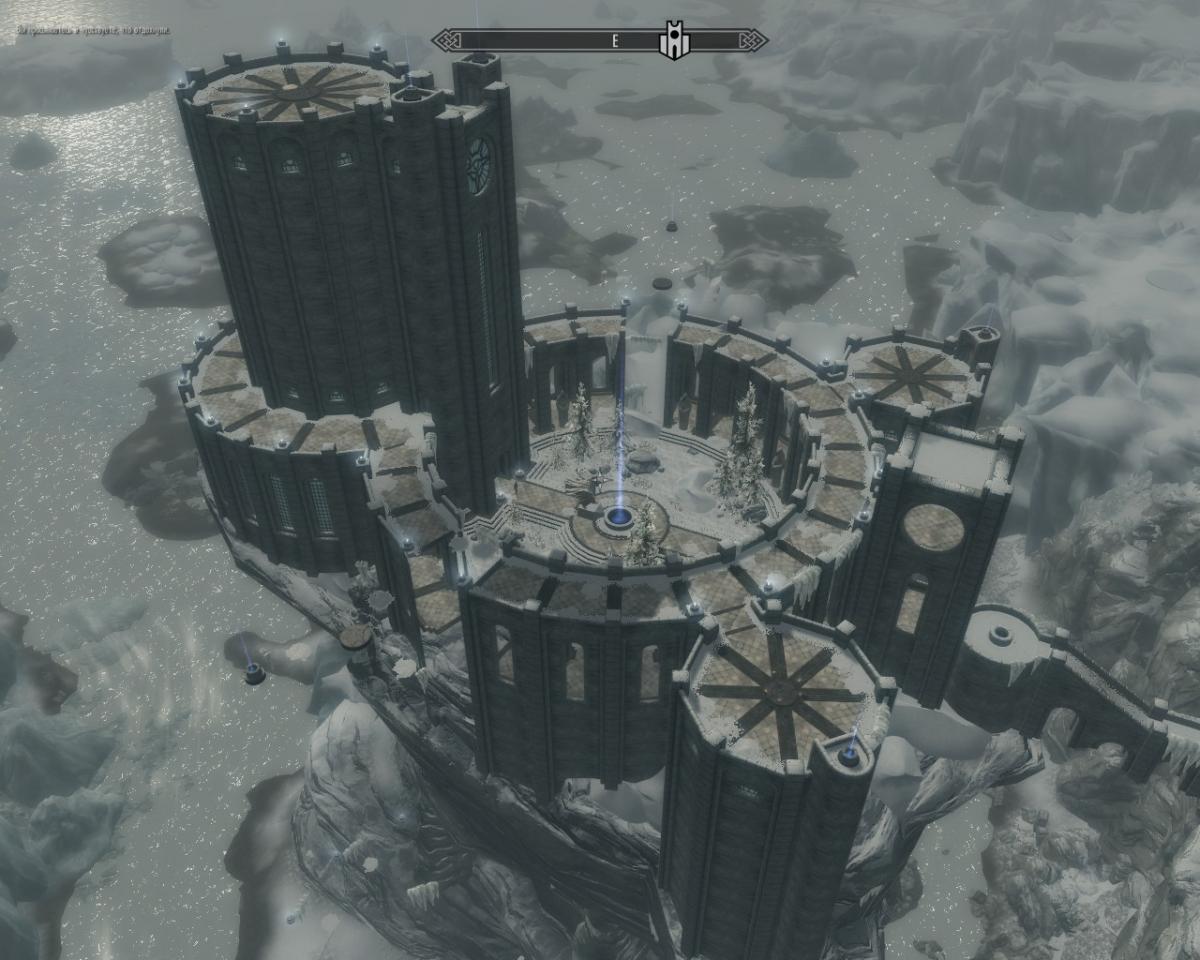The image size is (1200, 960).
Task: Click the tower location marker on the compass
Action: 670,41
